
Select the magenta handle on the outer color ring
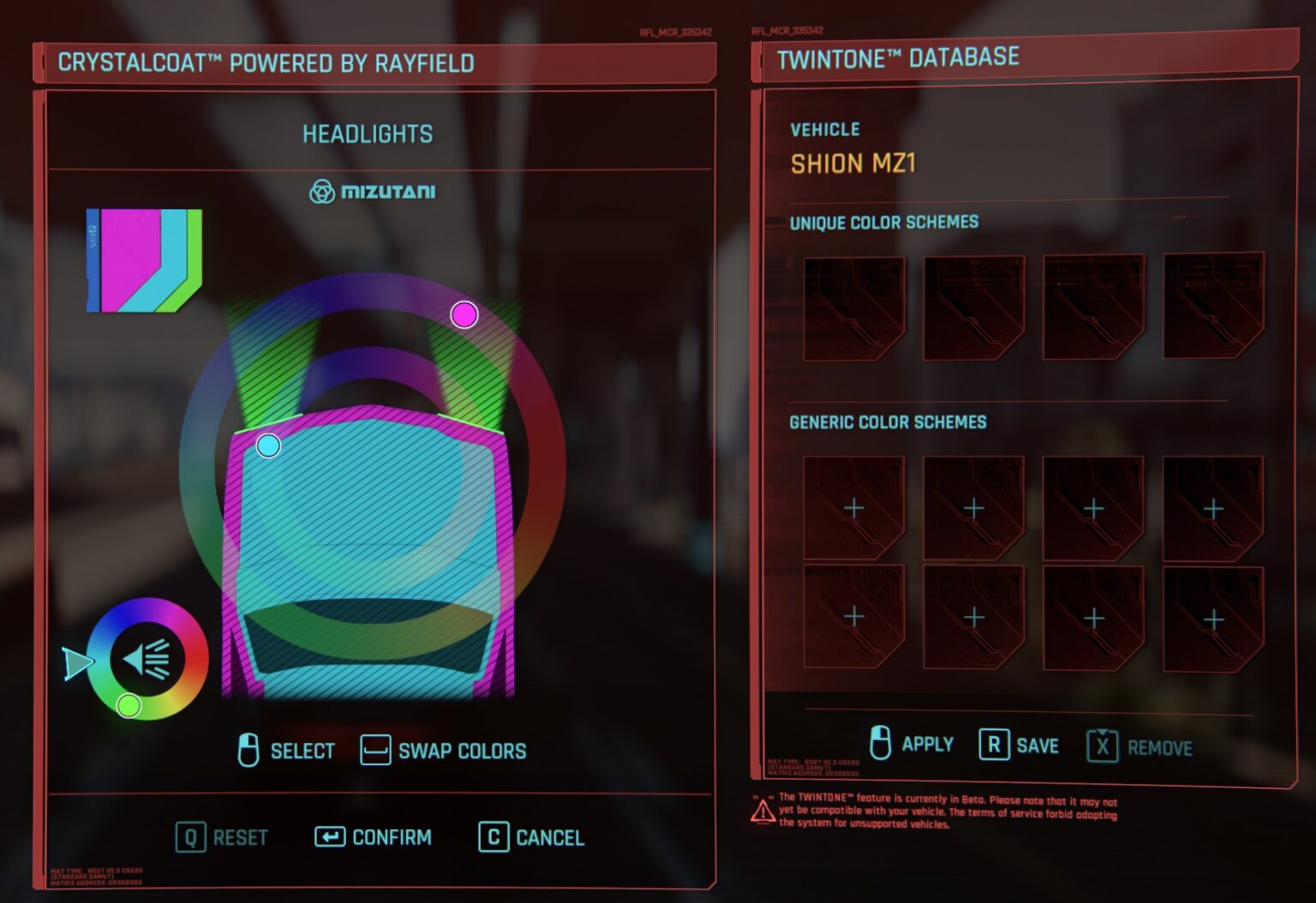tap(464, 314)
